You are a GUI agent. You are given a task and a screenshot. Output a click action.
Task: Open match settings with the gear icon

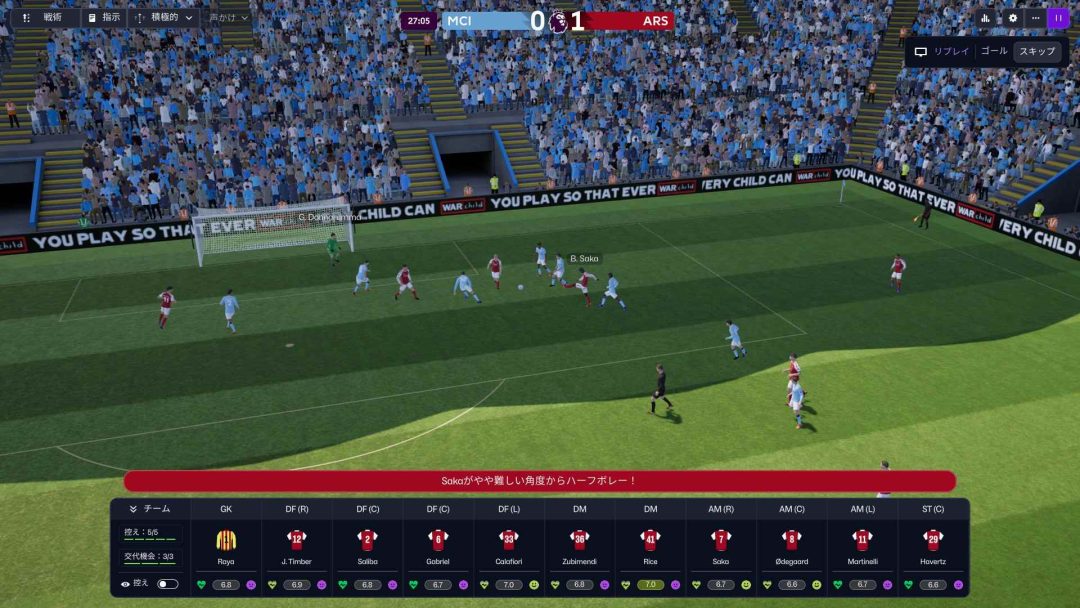[x=1012, y=18]
